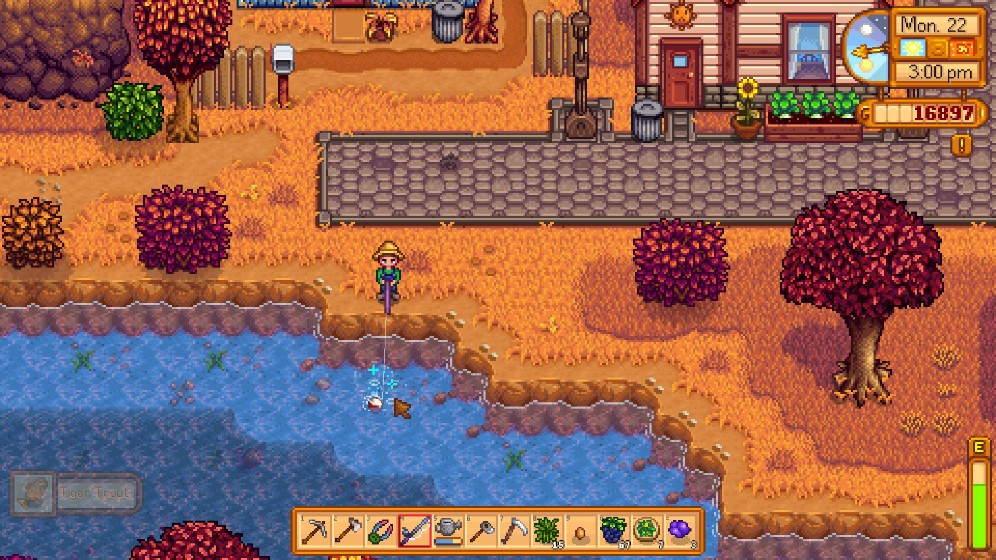Equip the watering can
Image resolution: width=996 pixels, height=560 pixels.
(x=448, y=530)
